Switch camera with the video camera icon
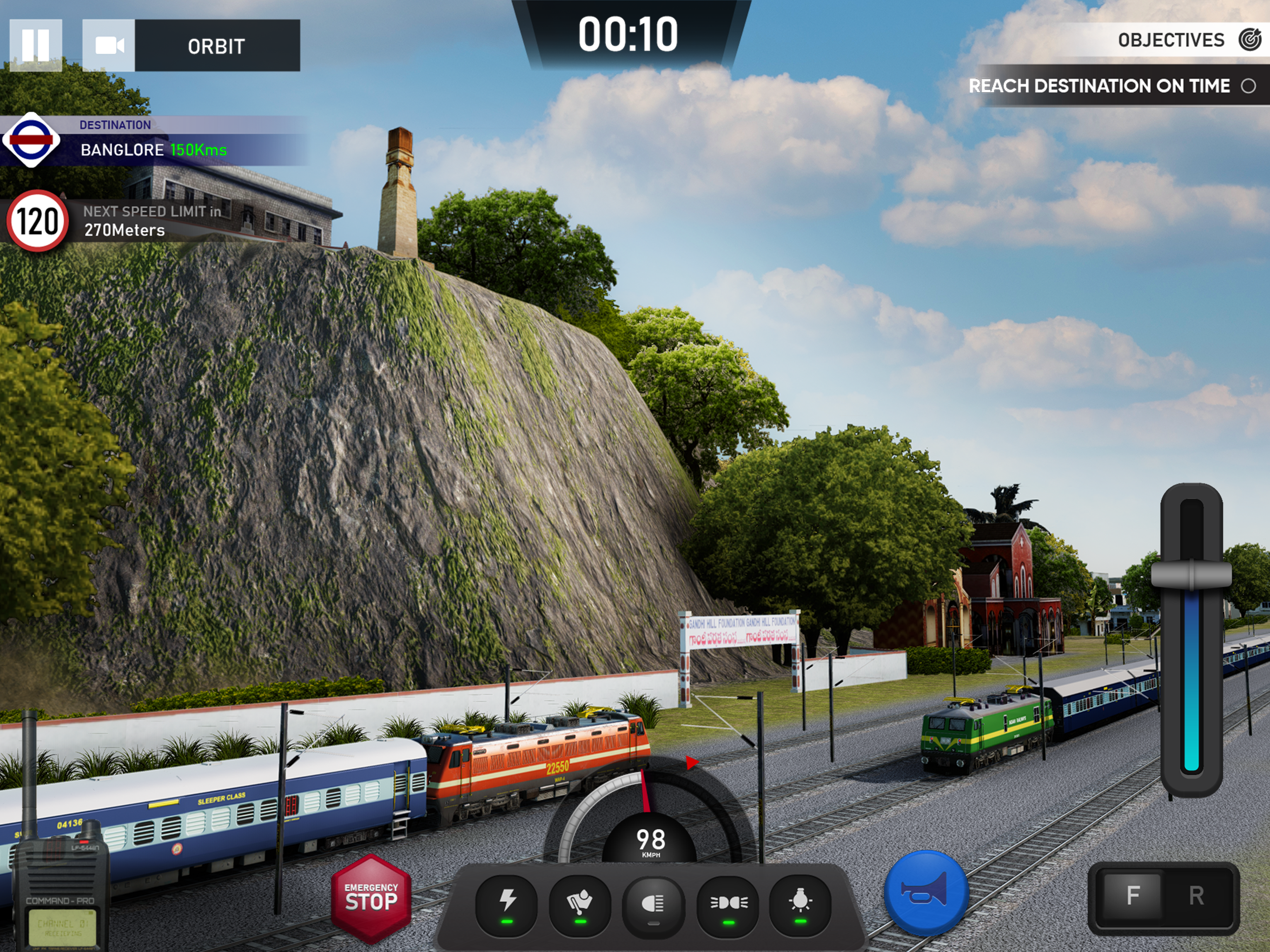This screenshot has width=1270, height=952. point(109,46)
